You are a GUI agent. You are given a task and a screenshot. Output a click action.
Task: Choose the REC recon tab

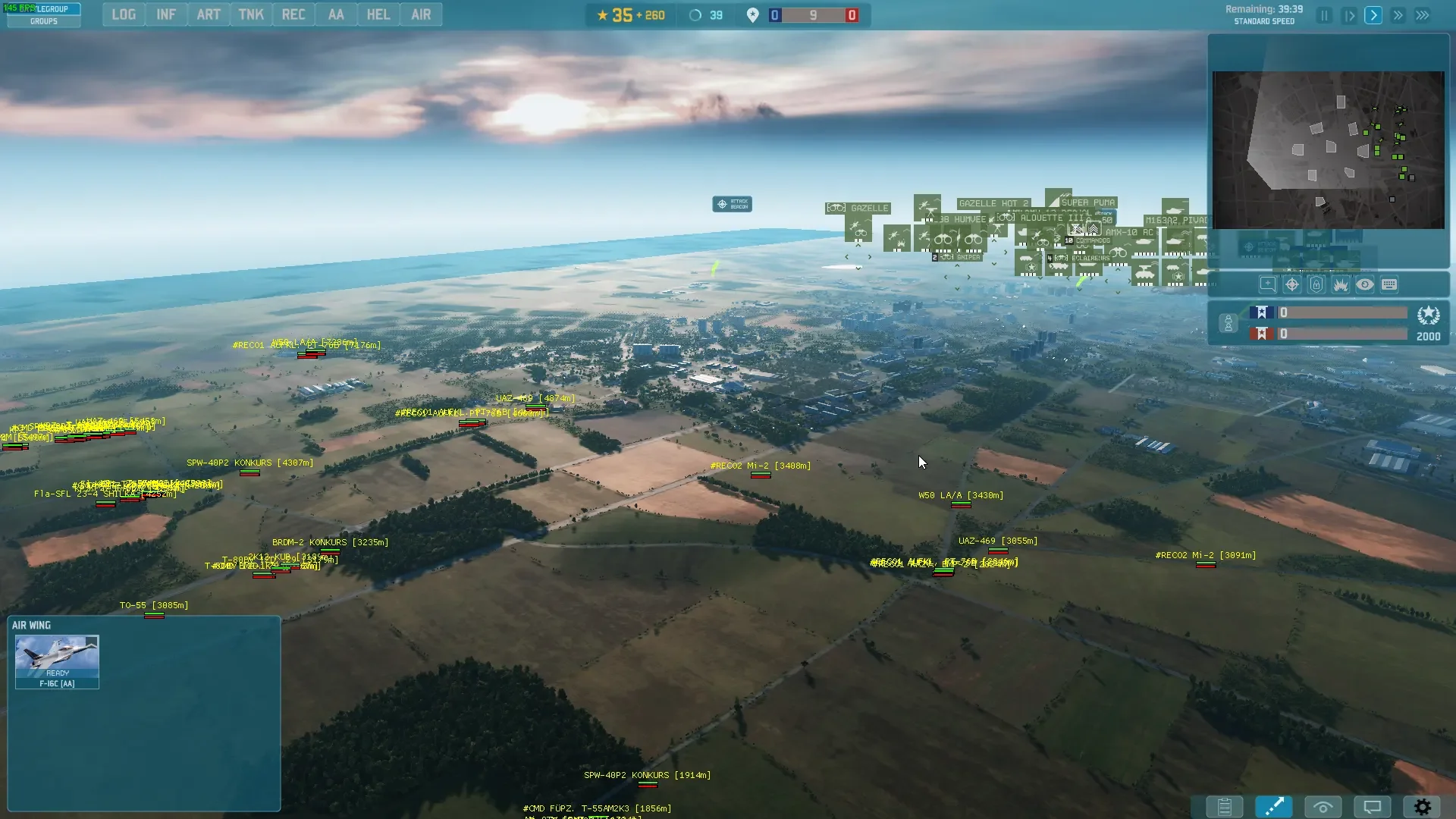pyautogui.click(x=293, y=14)
